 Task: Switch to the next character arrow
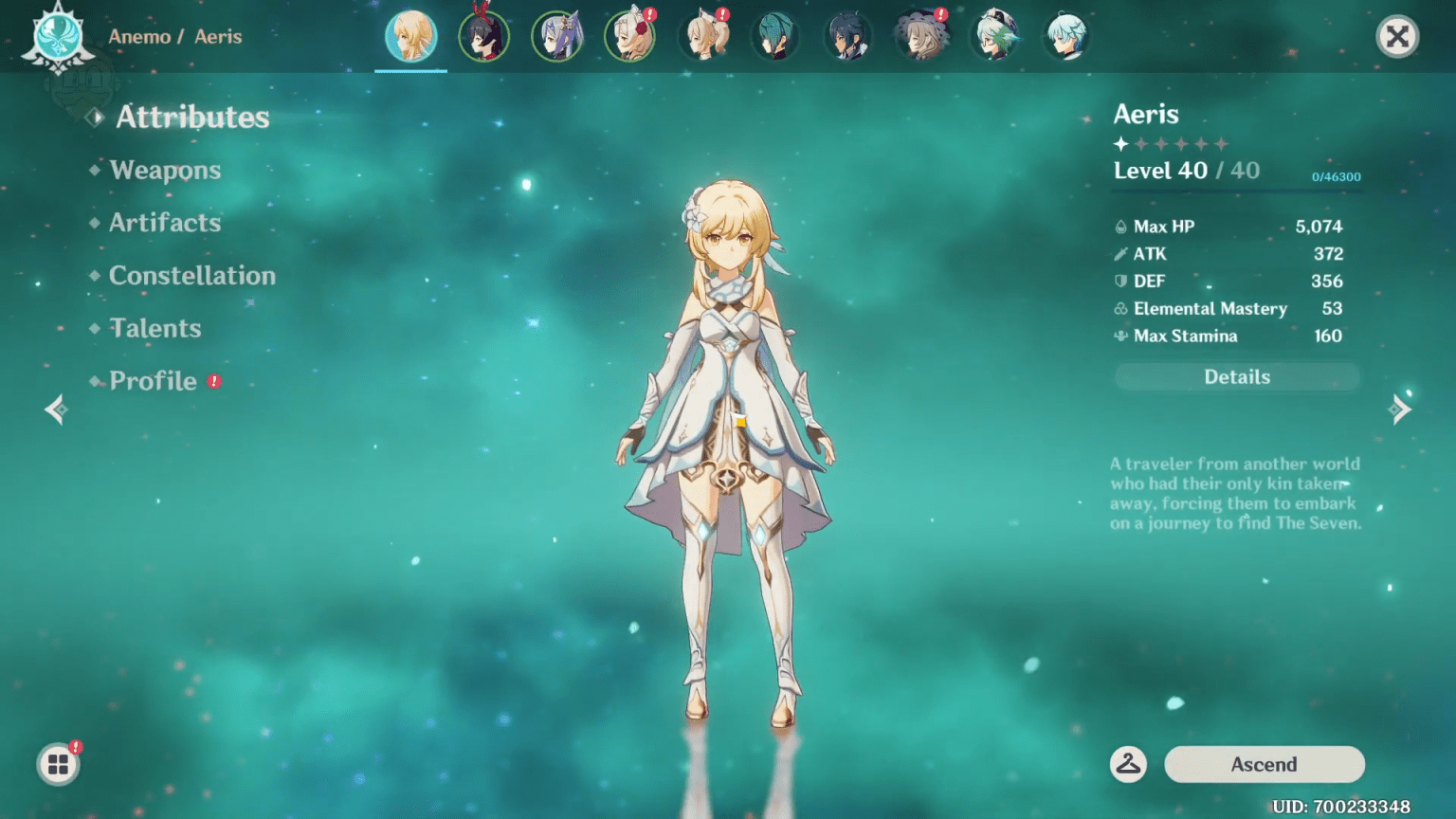pos(1400,409)
